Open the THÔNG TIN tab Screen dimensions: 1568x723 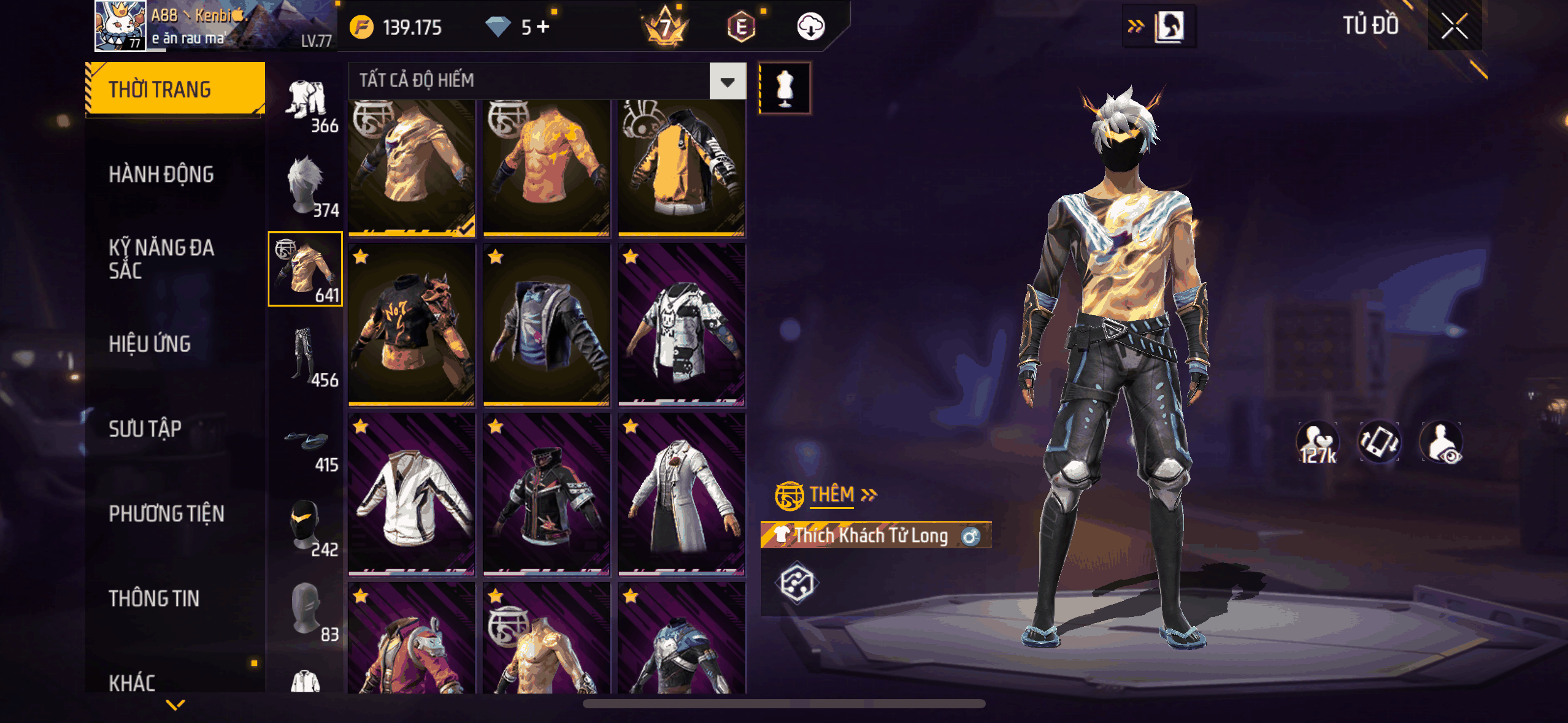click(154, 598)
